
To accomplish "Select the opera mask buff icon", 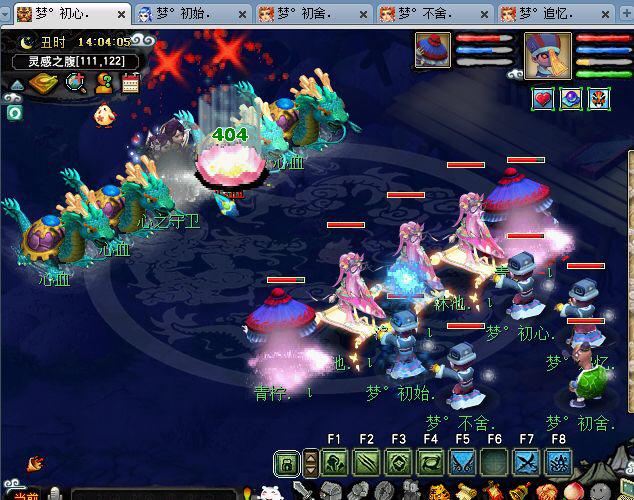I will click(597, 99).
